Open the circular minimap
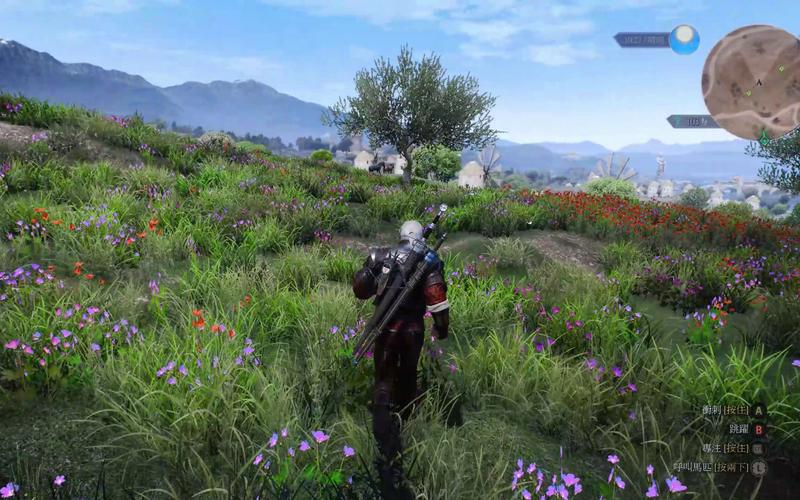Viewport: 800px width, 500px height. coord(752,80)
